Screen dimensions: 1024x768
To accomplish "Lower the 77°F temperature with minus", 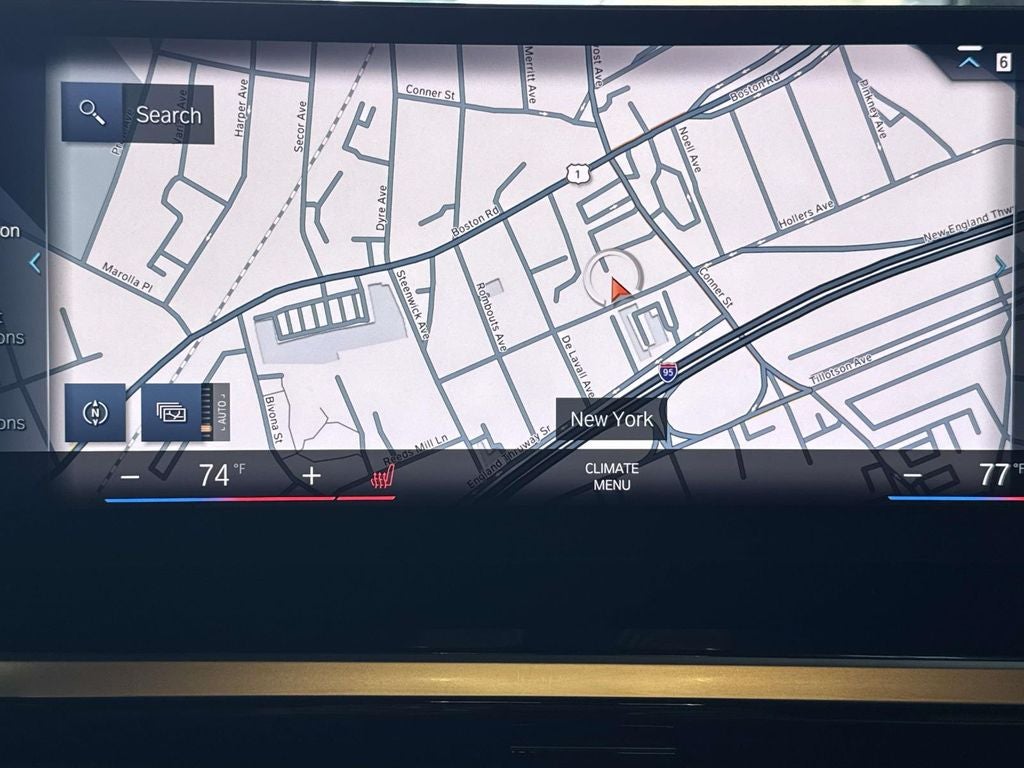I will (x=912, y=476).
